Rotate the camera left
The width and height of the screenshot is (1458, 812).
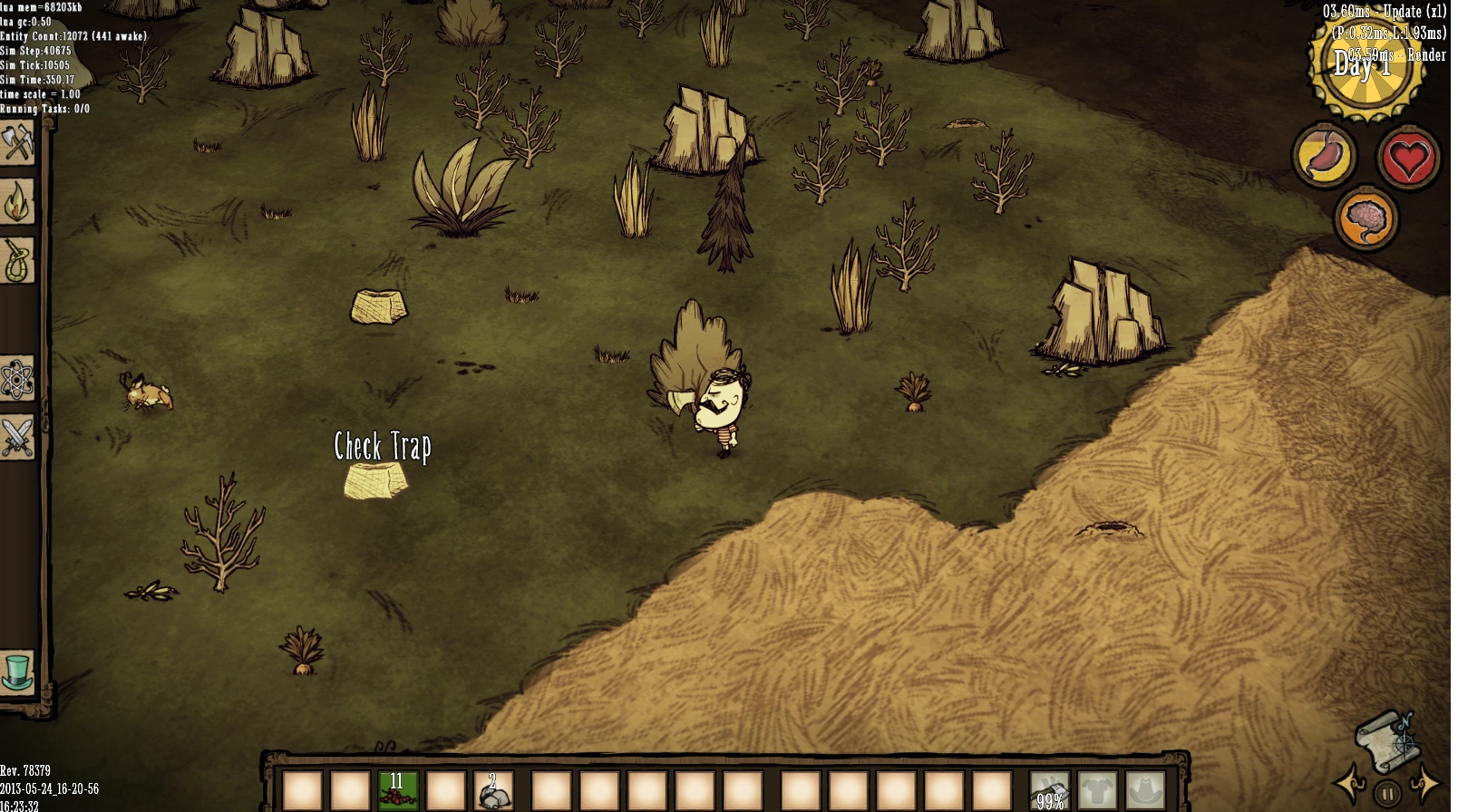point(1348,785)
